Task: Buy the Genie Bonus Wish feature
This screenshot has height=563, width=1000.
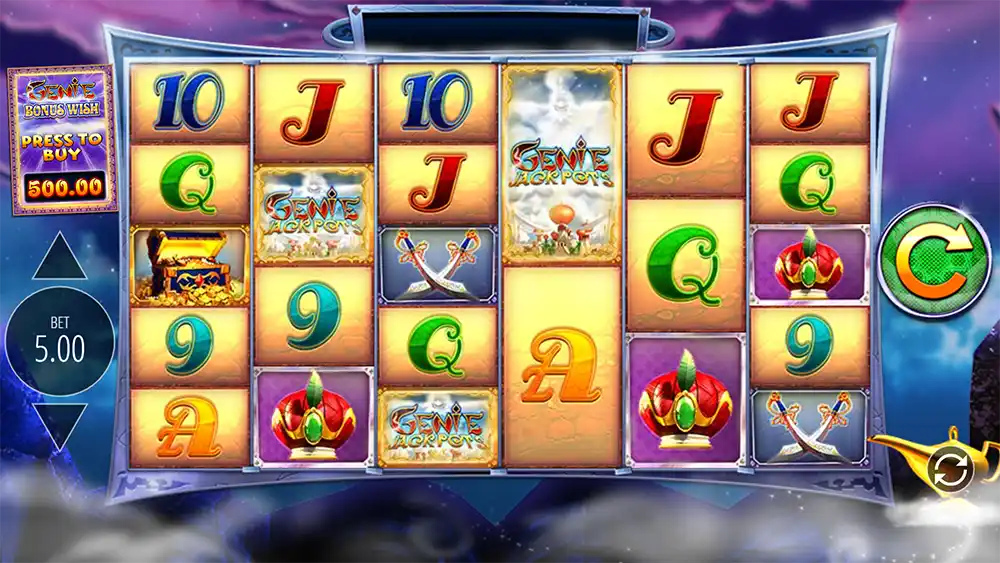Action: (62, 140)
